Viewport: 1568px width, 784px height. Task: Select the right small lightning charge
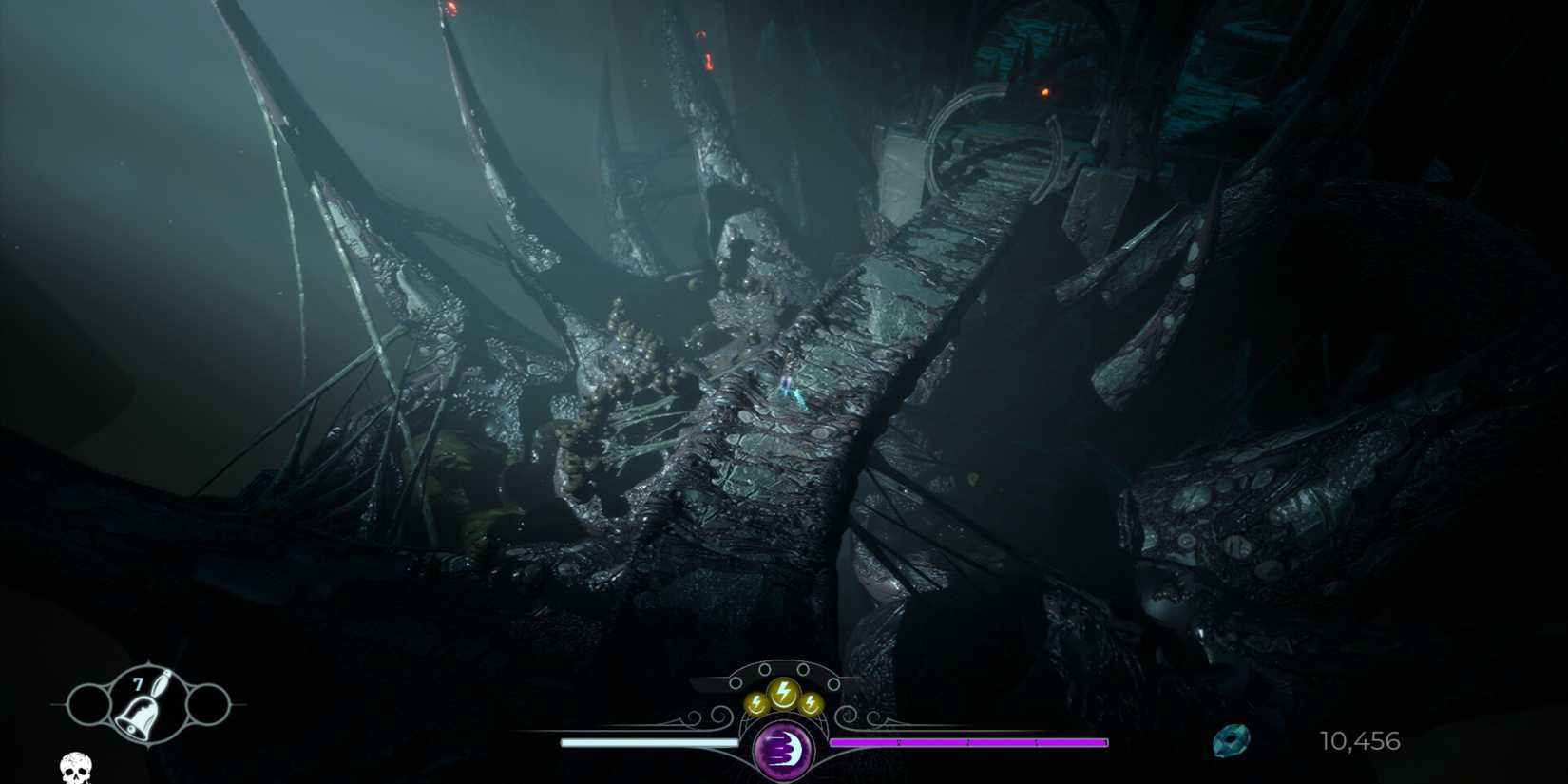tap(812, 703)
